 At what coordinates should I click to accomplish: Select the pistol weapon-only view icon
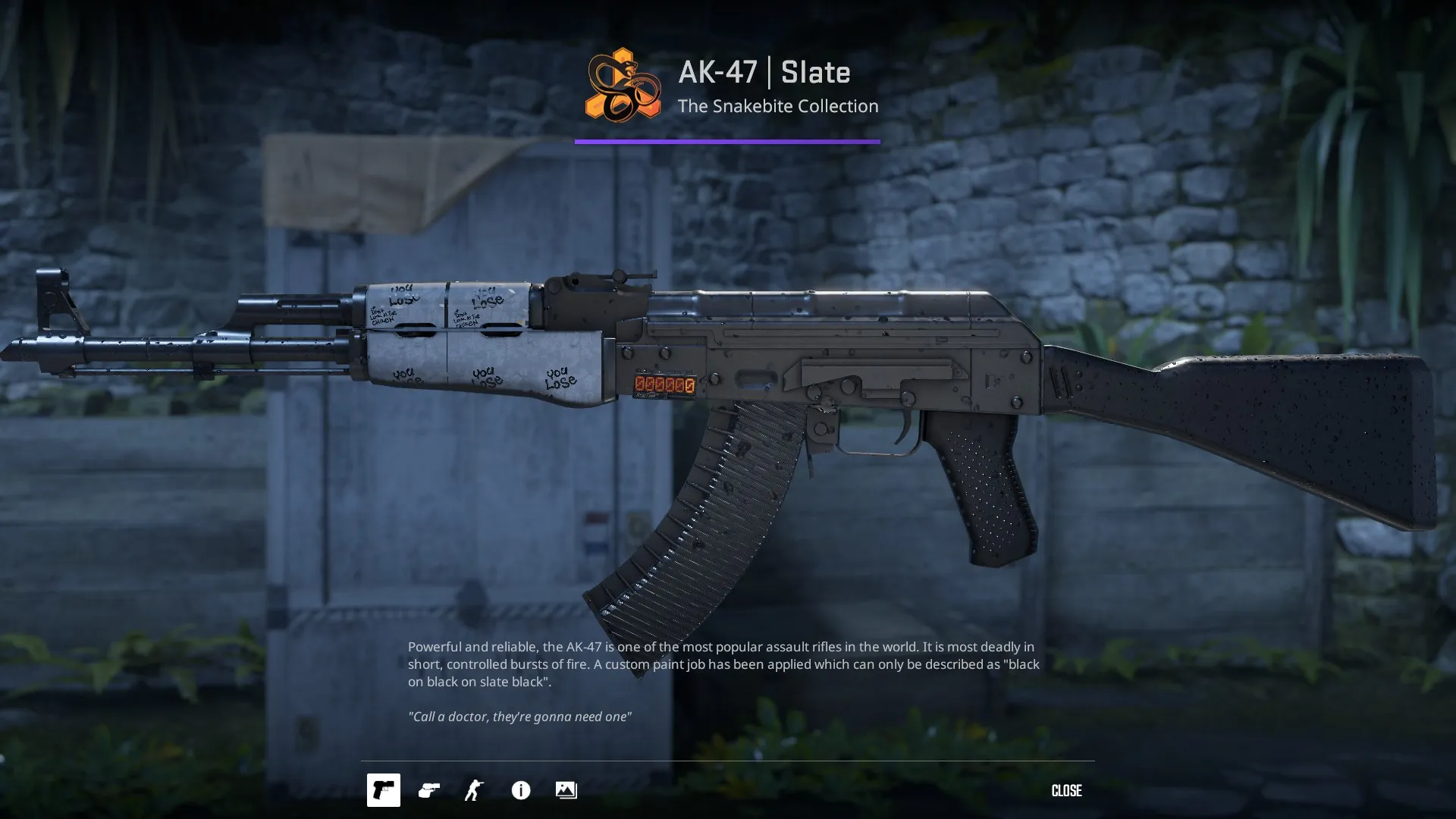tap(384, 790)
